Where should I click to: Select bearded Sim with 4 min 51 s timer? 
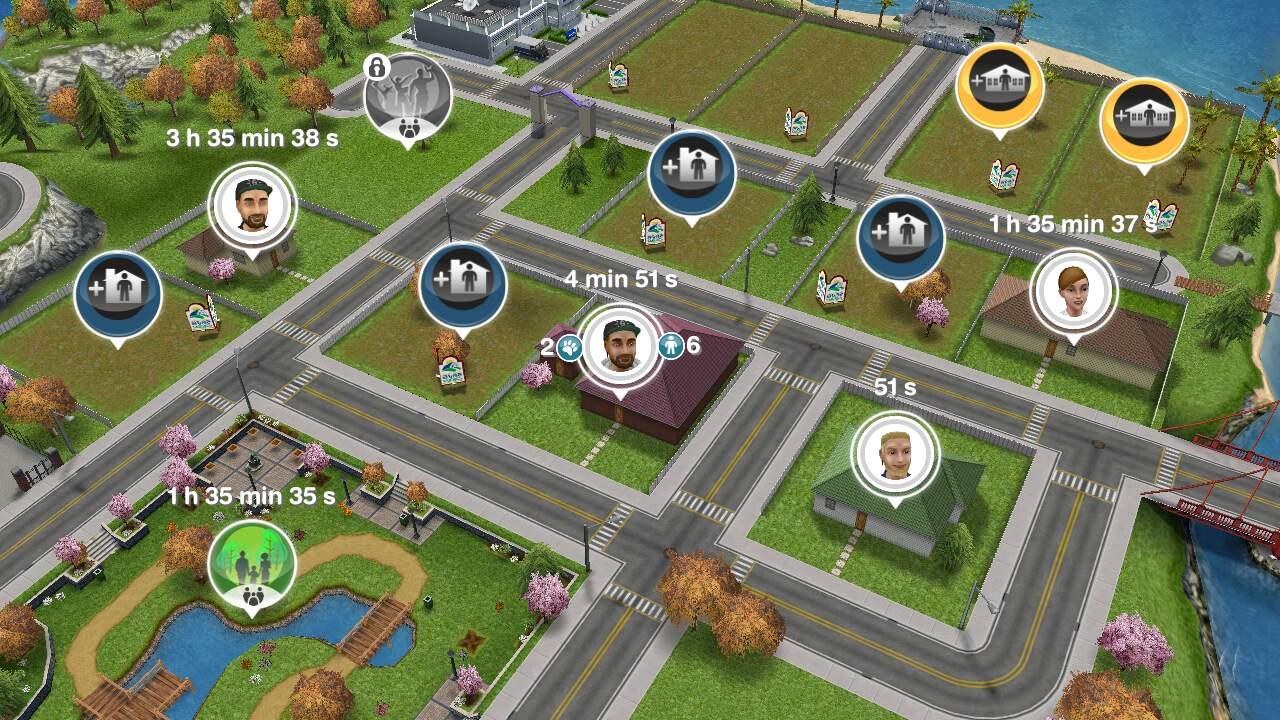coord(620,347)
